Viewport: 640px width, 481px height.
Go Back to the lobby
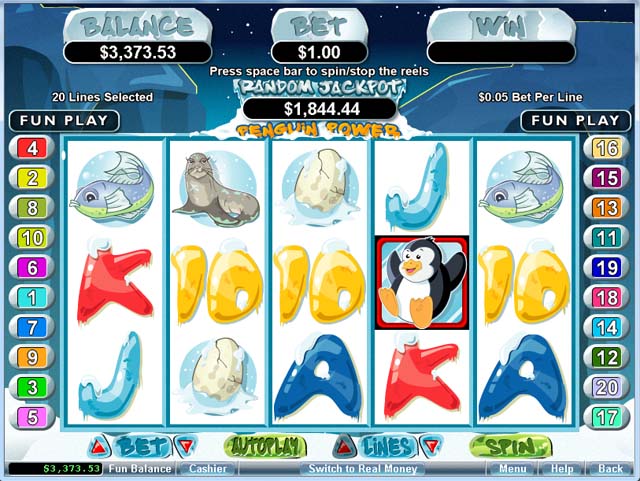(610, 468)
